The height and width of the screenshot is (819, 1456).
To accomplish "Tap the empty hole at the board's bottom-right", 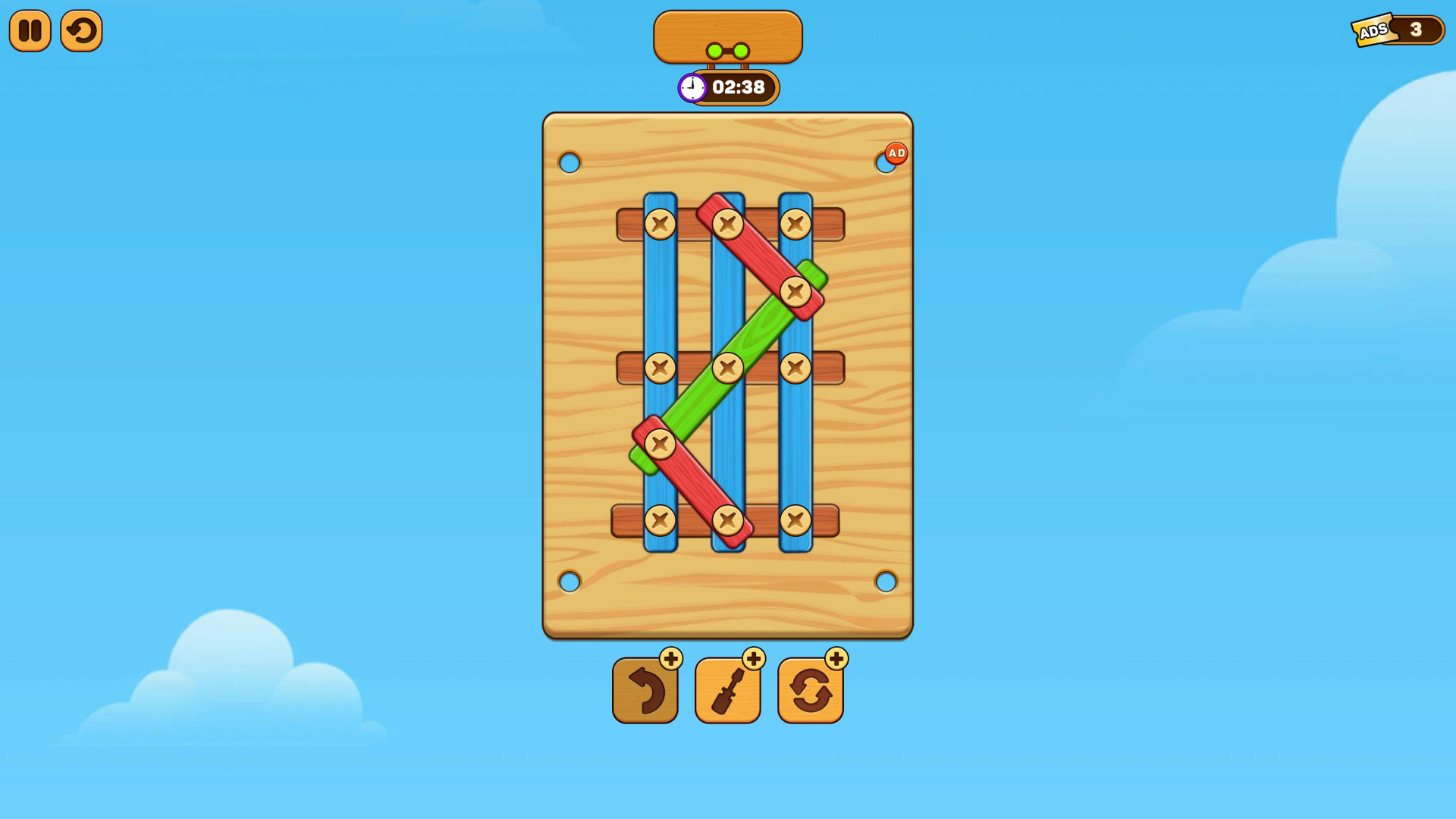I will click(x=886, y=582).
